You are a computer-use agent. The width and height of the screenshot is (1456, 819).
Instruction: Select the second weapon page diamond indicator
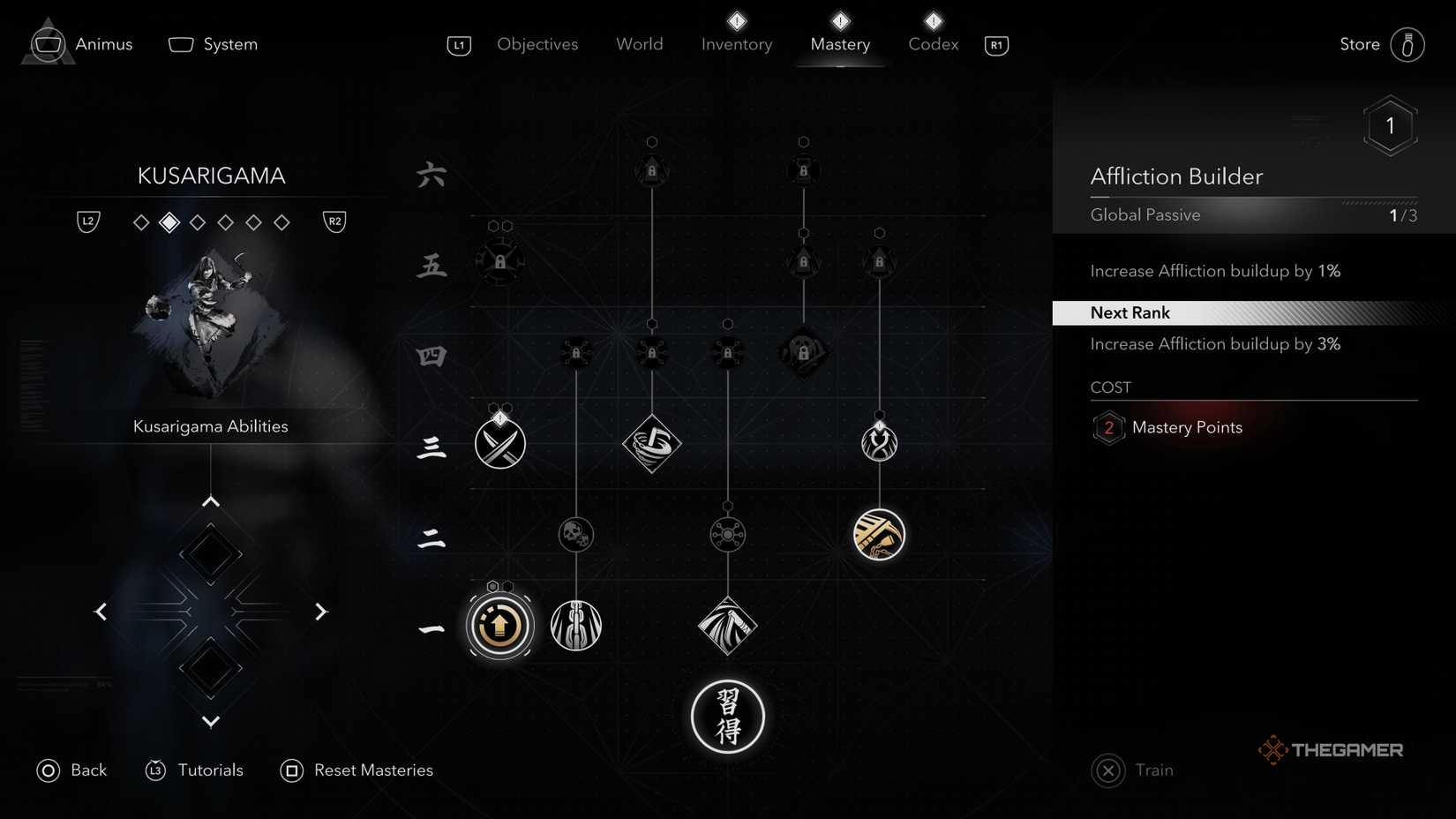pyautogui.click(x=168, y=222)
